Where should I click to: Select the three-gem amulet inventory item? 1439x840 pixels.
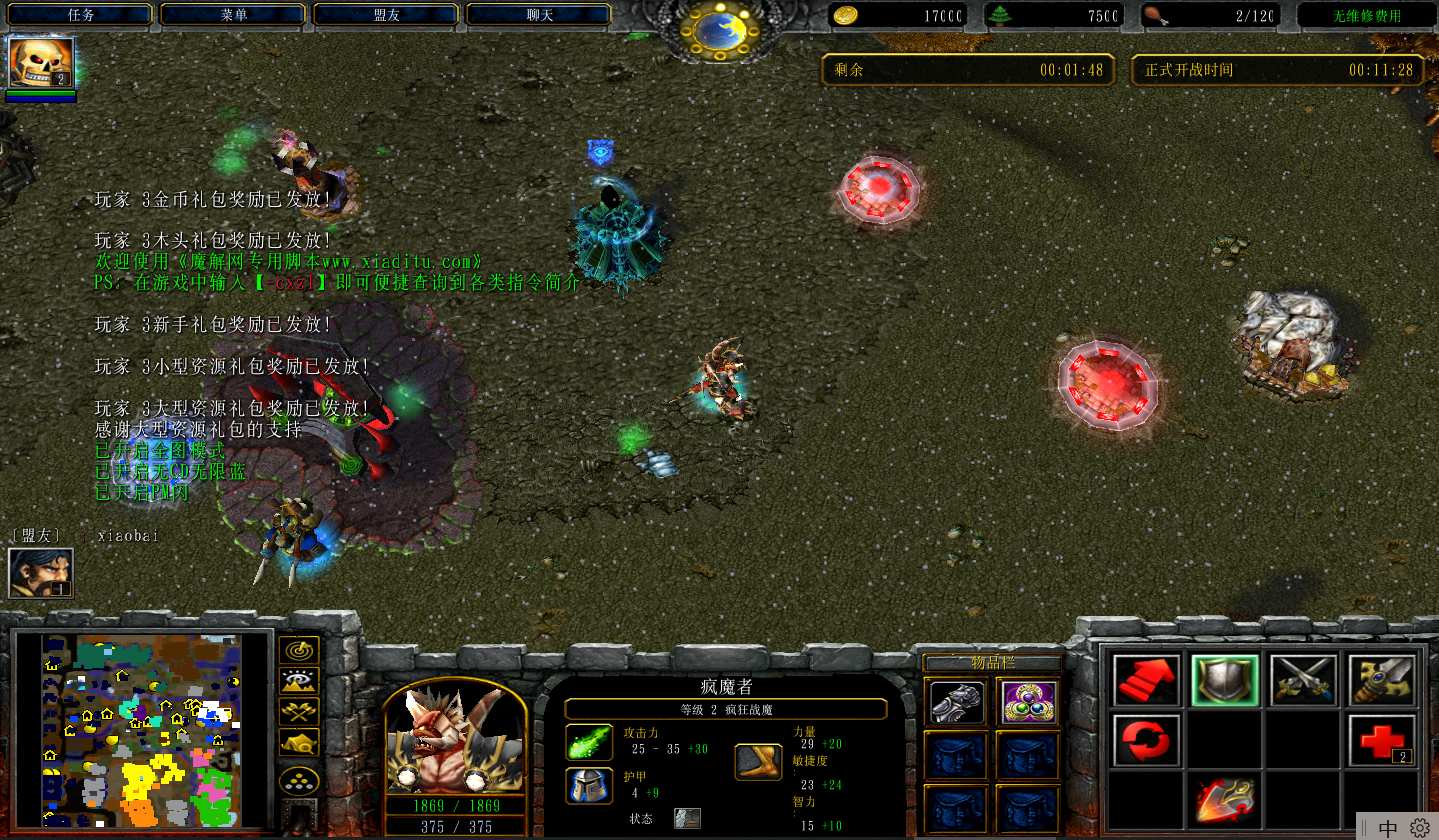tap(1027, 702)
